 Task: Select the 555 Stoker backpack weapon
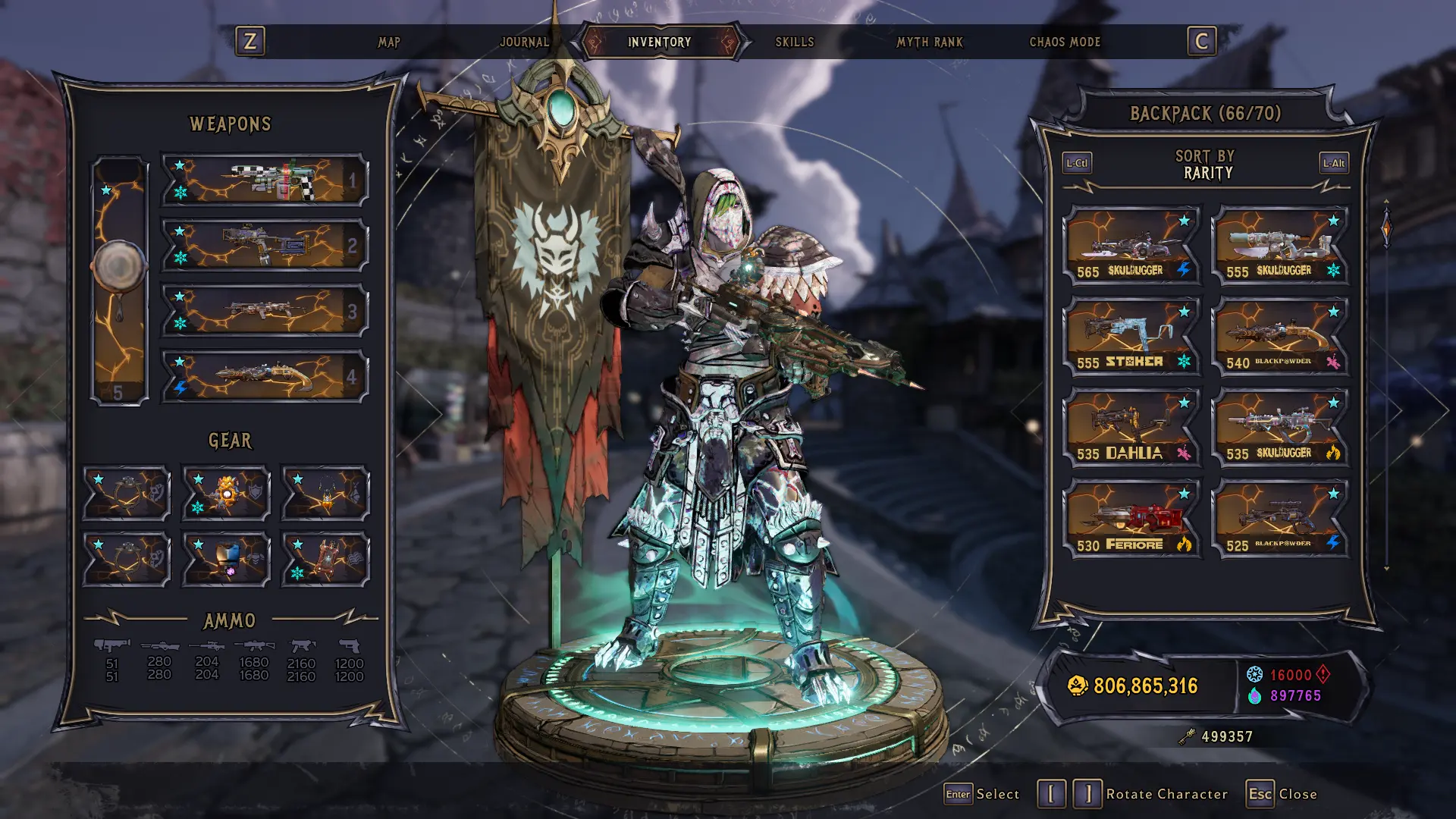1132,337
